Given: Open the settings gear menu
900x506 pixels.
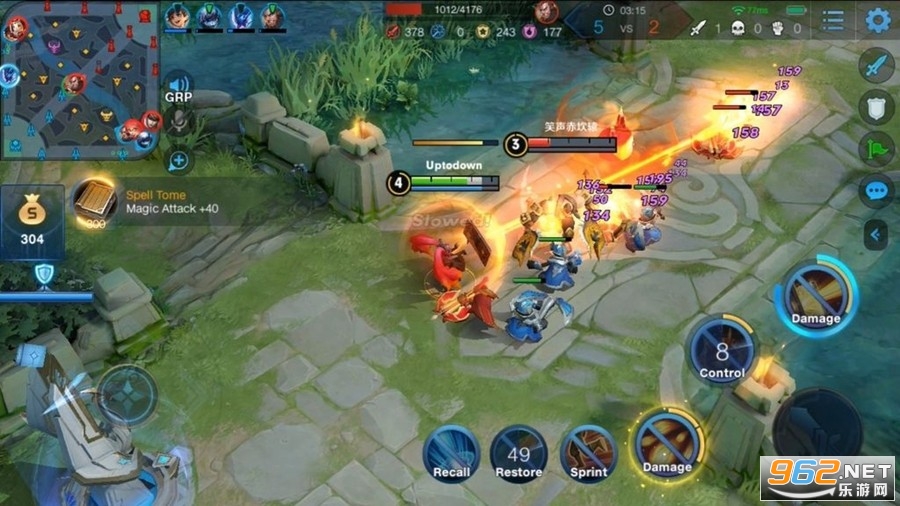Looking at the screenshot, I should click(878, 20).
